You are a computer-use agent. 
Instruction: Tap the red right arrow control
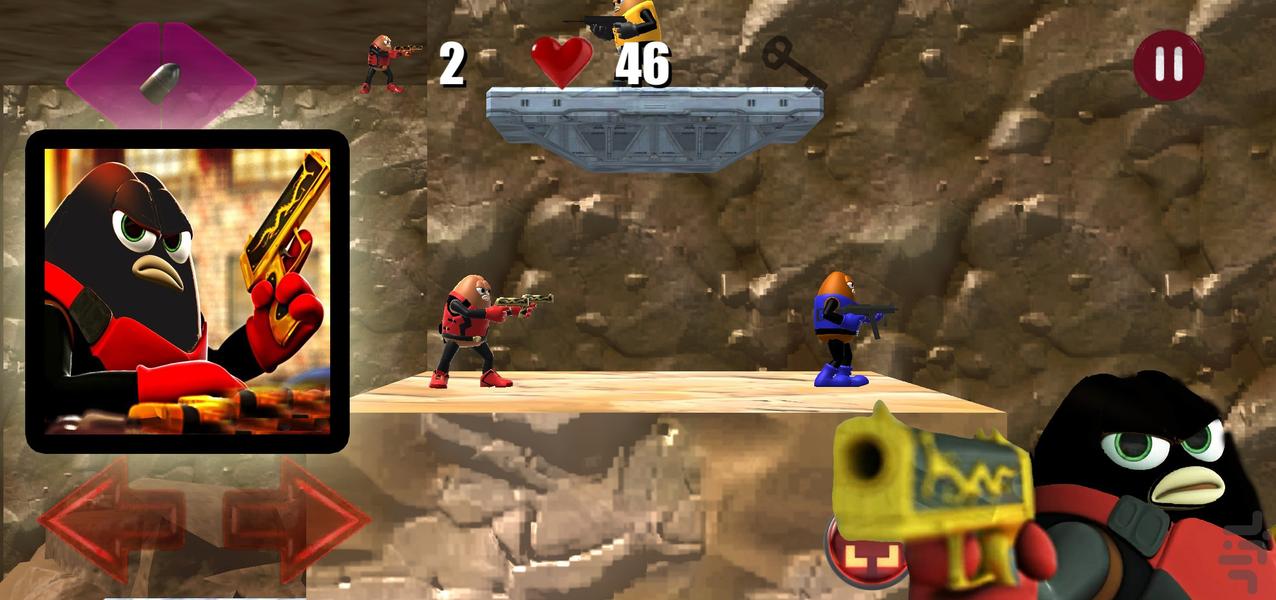coord(298,519)
